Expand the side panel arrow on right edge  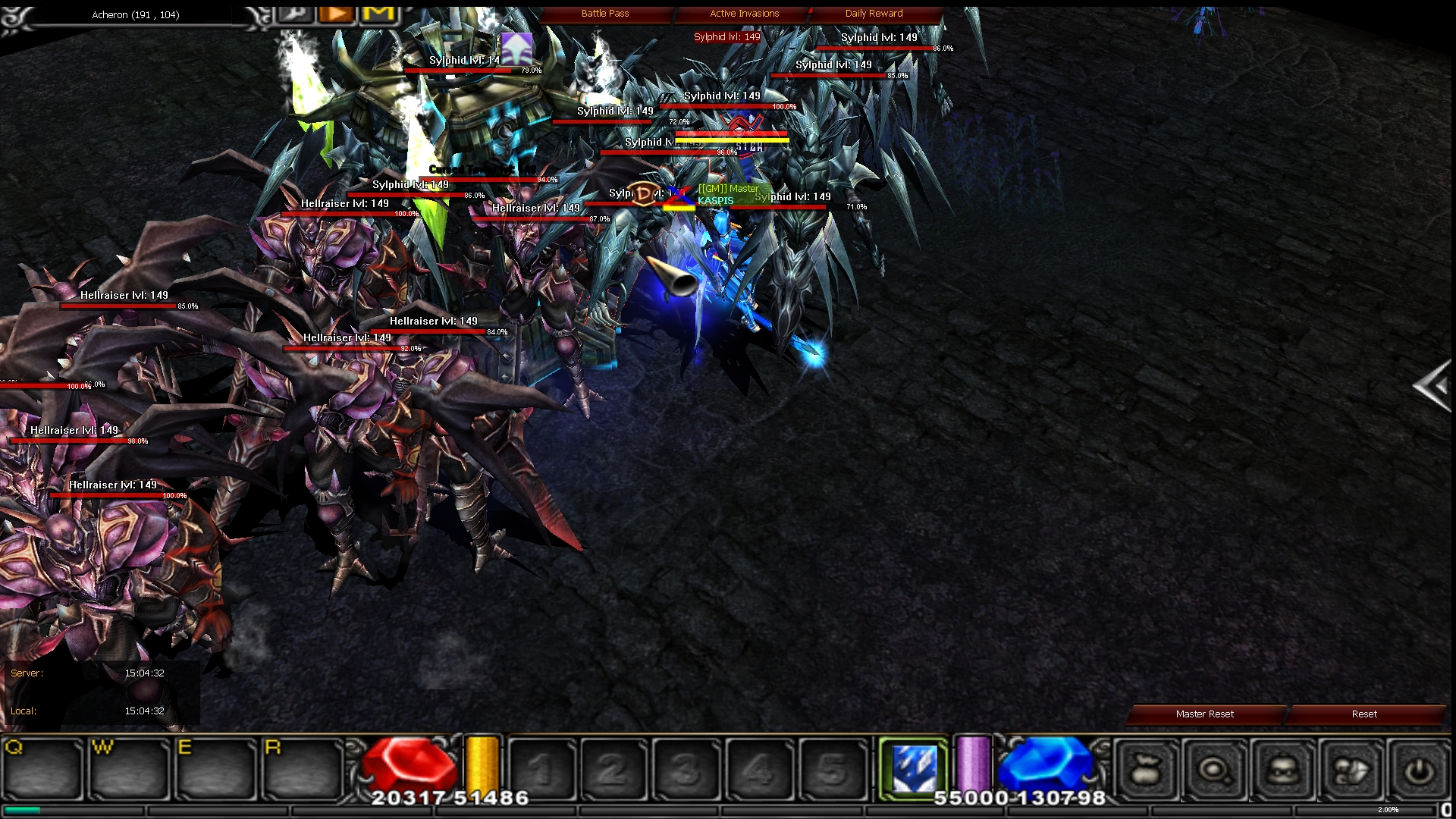[1433, 387]
